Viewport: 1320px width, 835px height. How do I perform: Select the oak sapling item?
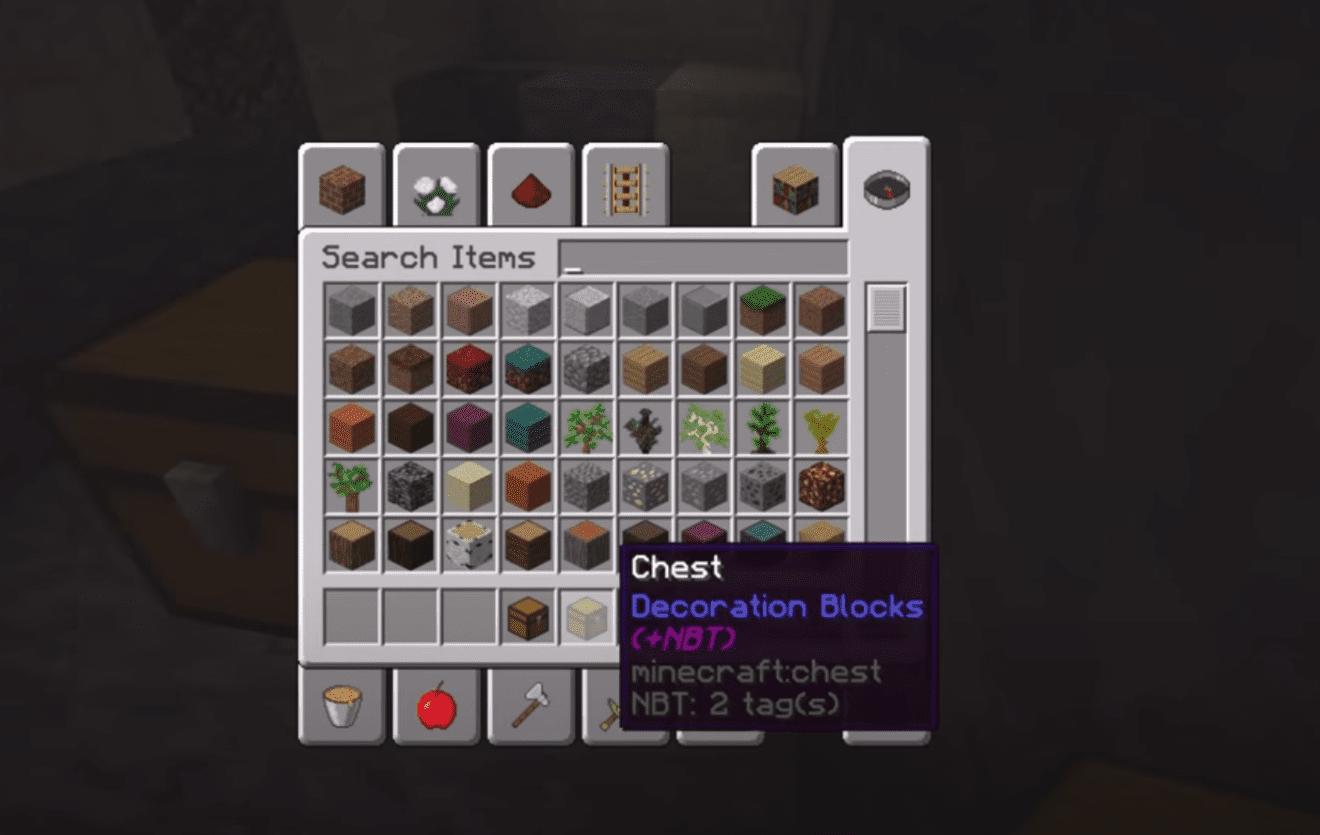[587, 427]
